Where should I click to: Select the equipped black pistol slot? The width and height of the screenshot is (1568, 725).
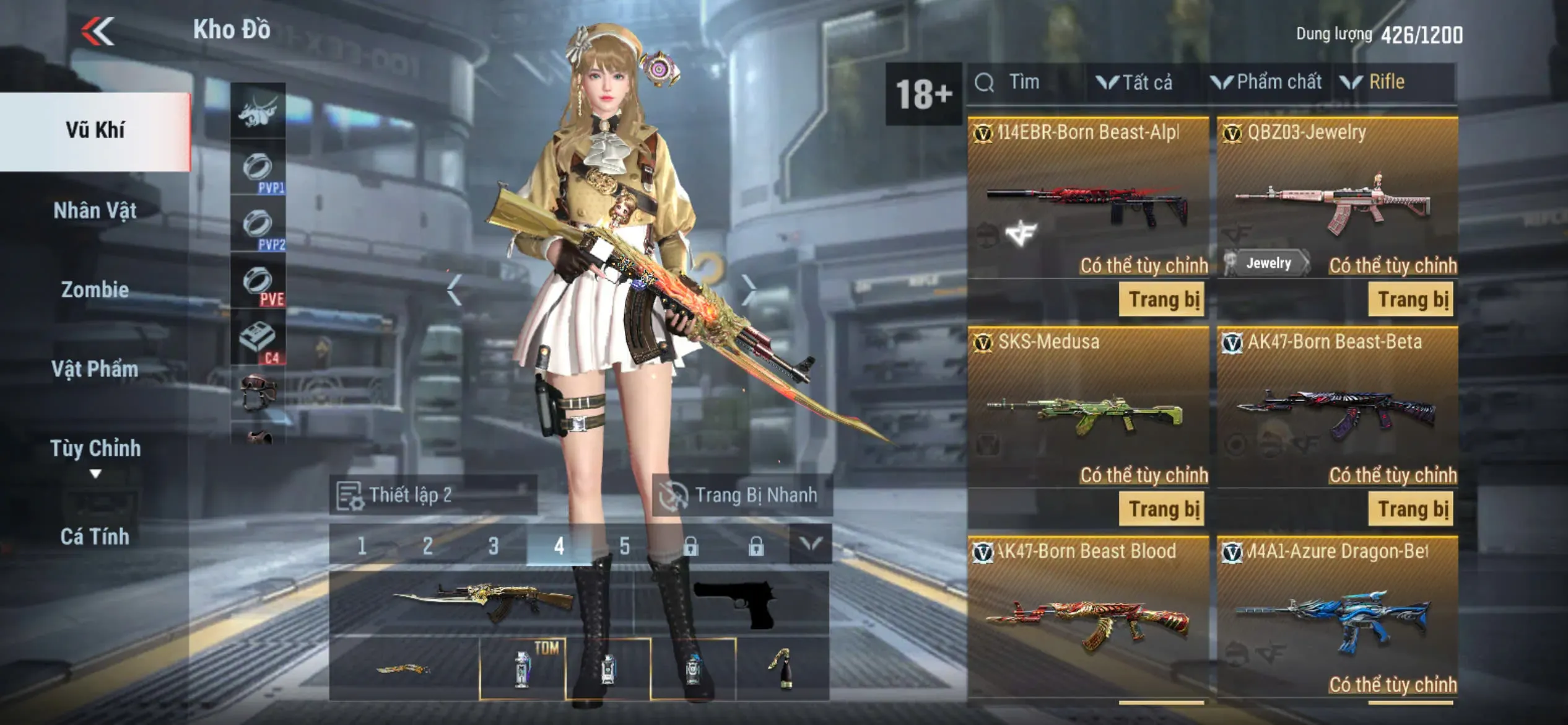[734, 603]
